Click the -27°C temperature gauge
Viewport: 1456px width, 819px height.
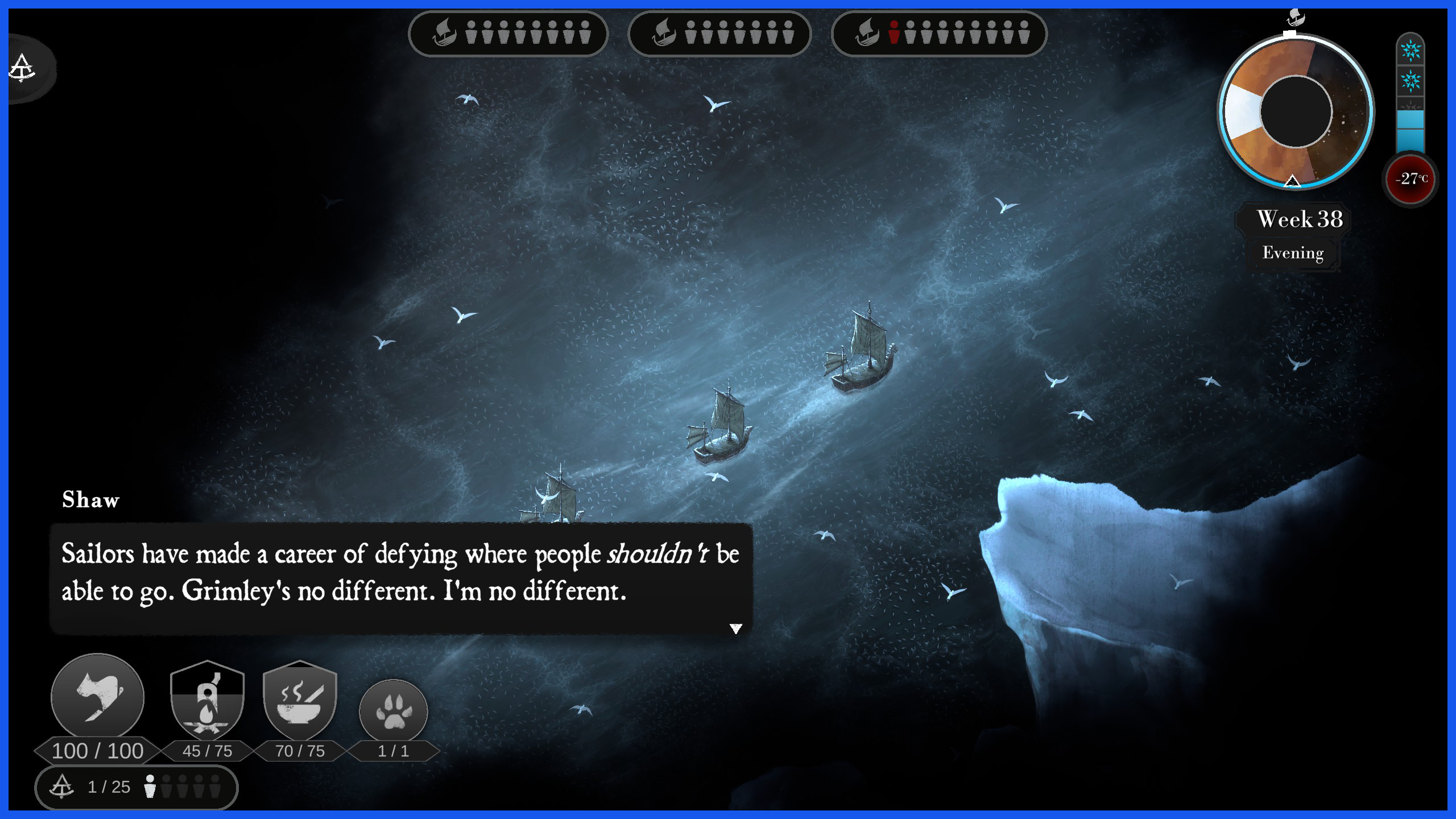pyautogui.click(x=1410, y=179)
